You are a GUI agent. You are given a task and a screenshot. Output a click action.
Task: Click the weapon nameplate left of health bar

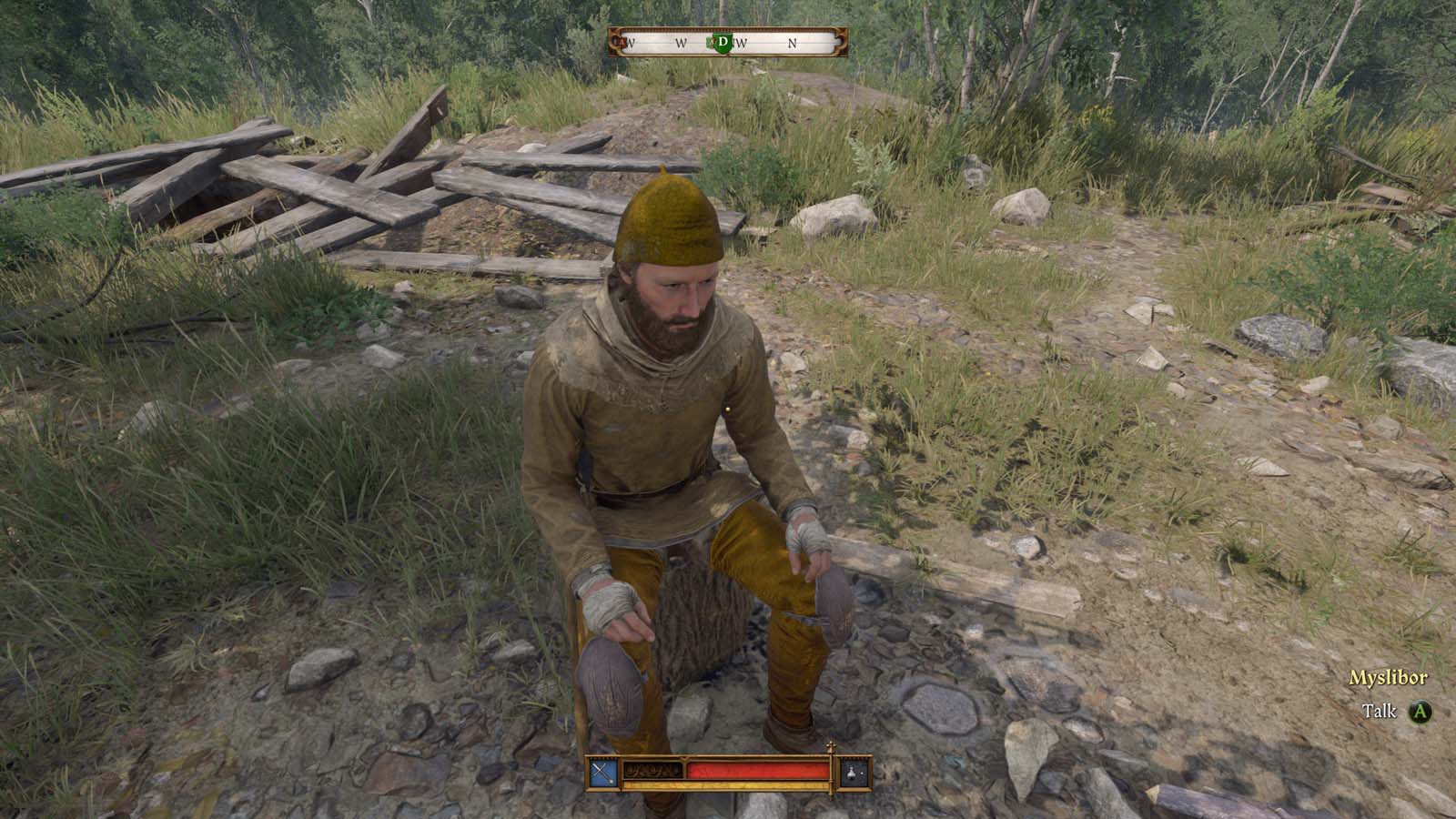tap(652, 771)
